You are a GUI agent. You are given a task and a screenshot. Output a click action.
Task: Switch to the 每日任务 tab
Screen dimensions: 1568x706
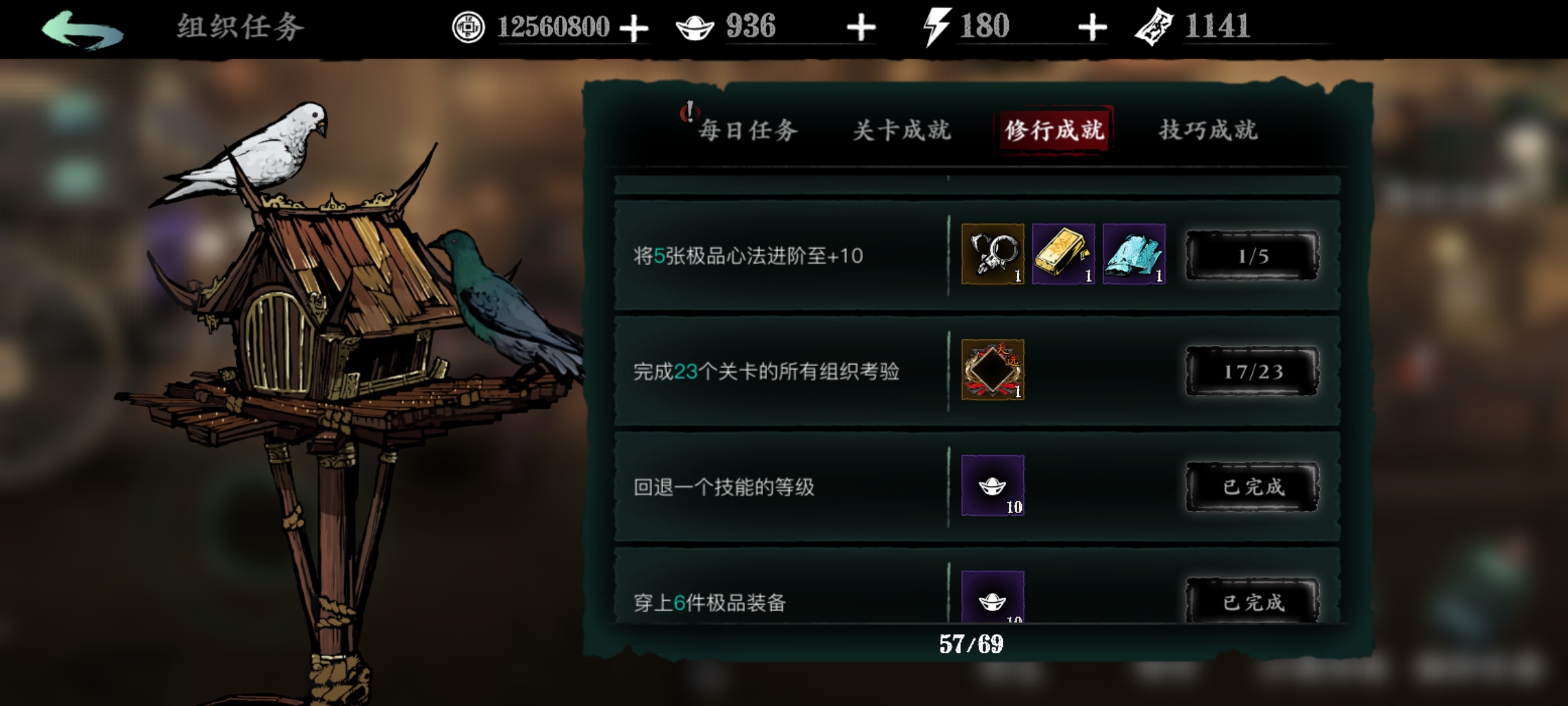pos(748,129)
